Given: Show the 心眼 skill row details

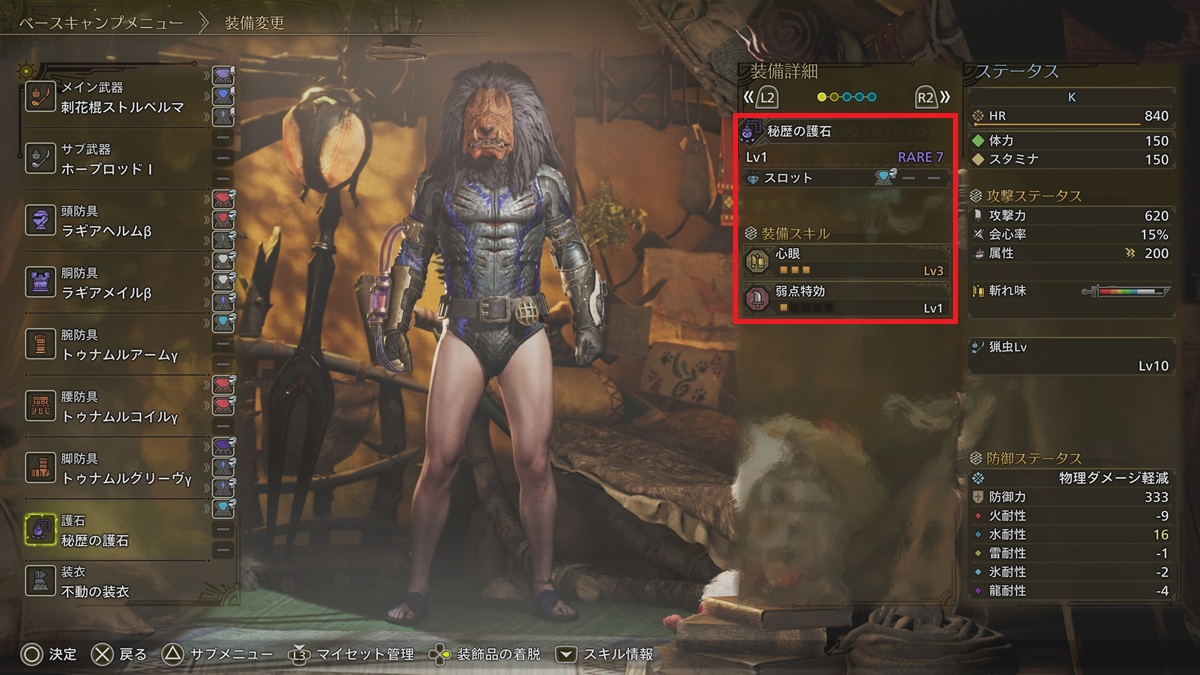Looking at the screenshot, I should (845, 262).
